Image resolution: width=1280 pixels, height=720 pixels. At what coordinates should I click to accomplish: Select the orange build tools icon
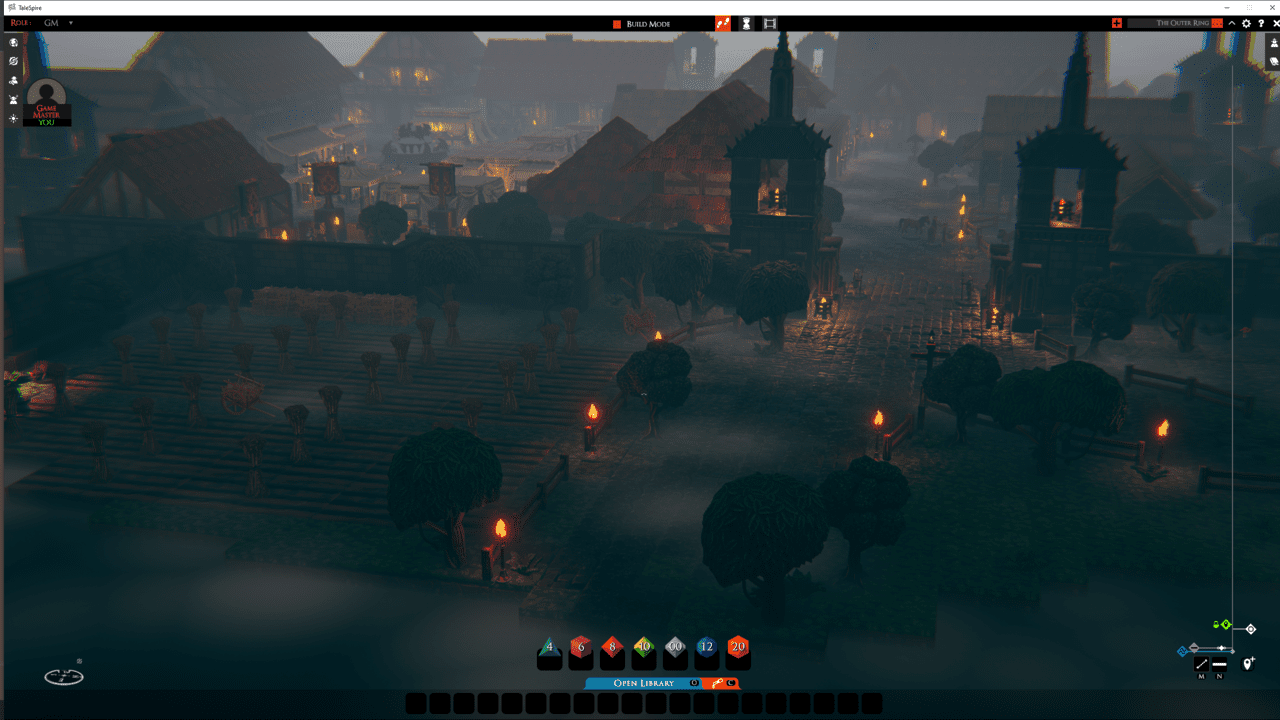pos(723,23)
